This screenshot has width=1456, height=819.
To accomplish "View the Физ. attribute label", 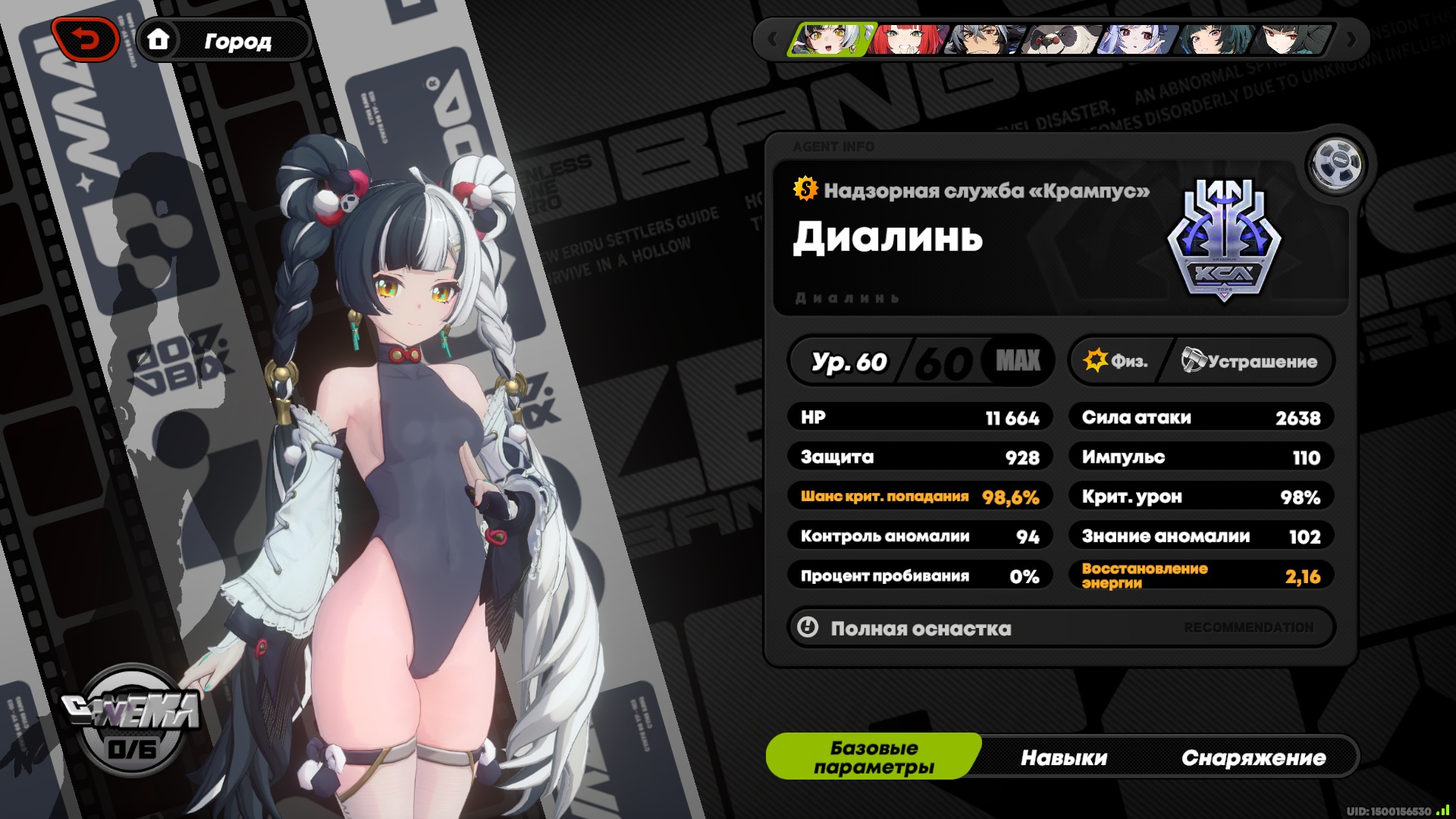I will click(1116, 361).
